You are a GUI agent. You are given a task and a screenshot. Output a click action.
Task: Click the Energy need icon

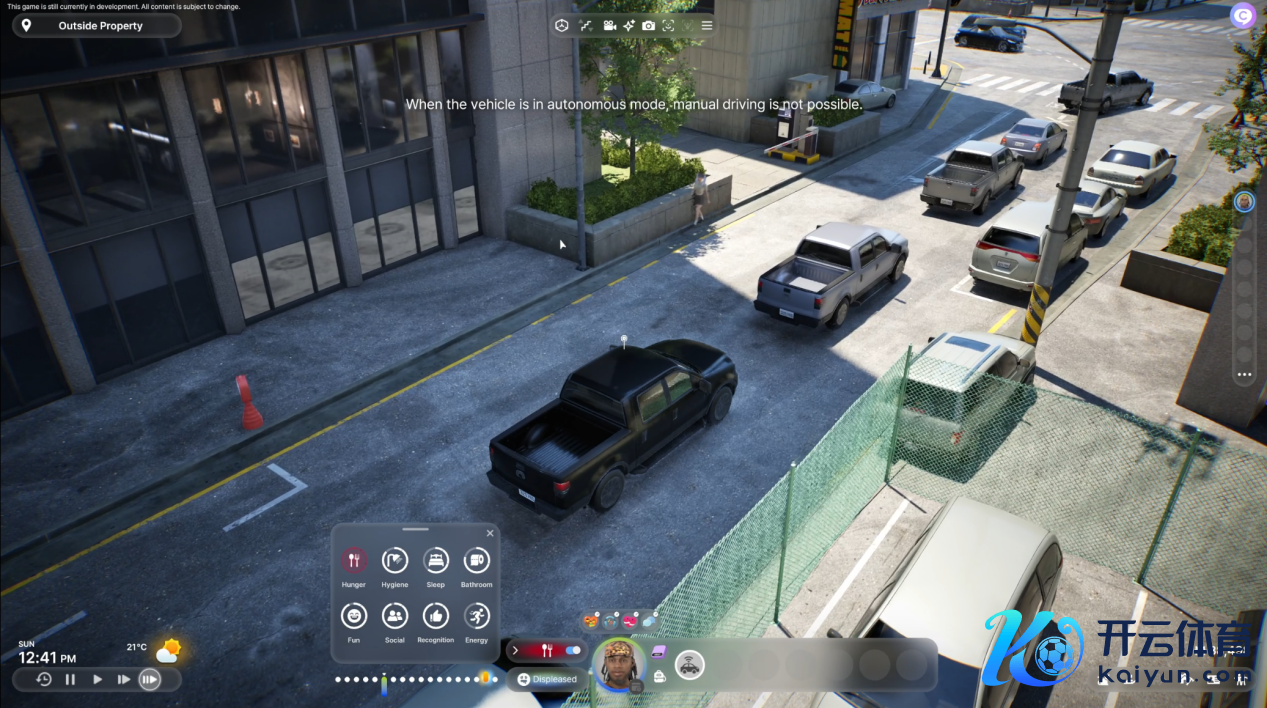click(477, 616)
